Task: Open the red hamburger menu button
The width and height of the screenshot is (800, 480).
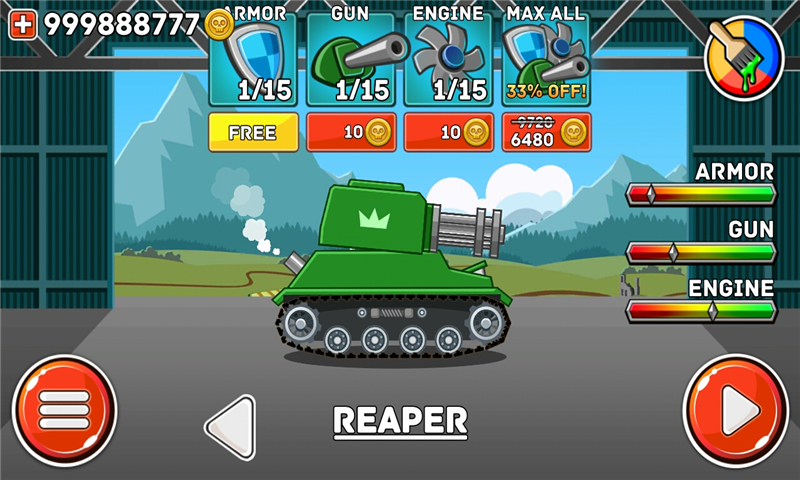Action: [65, 409]
